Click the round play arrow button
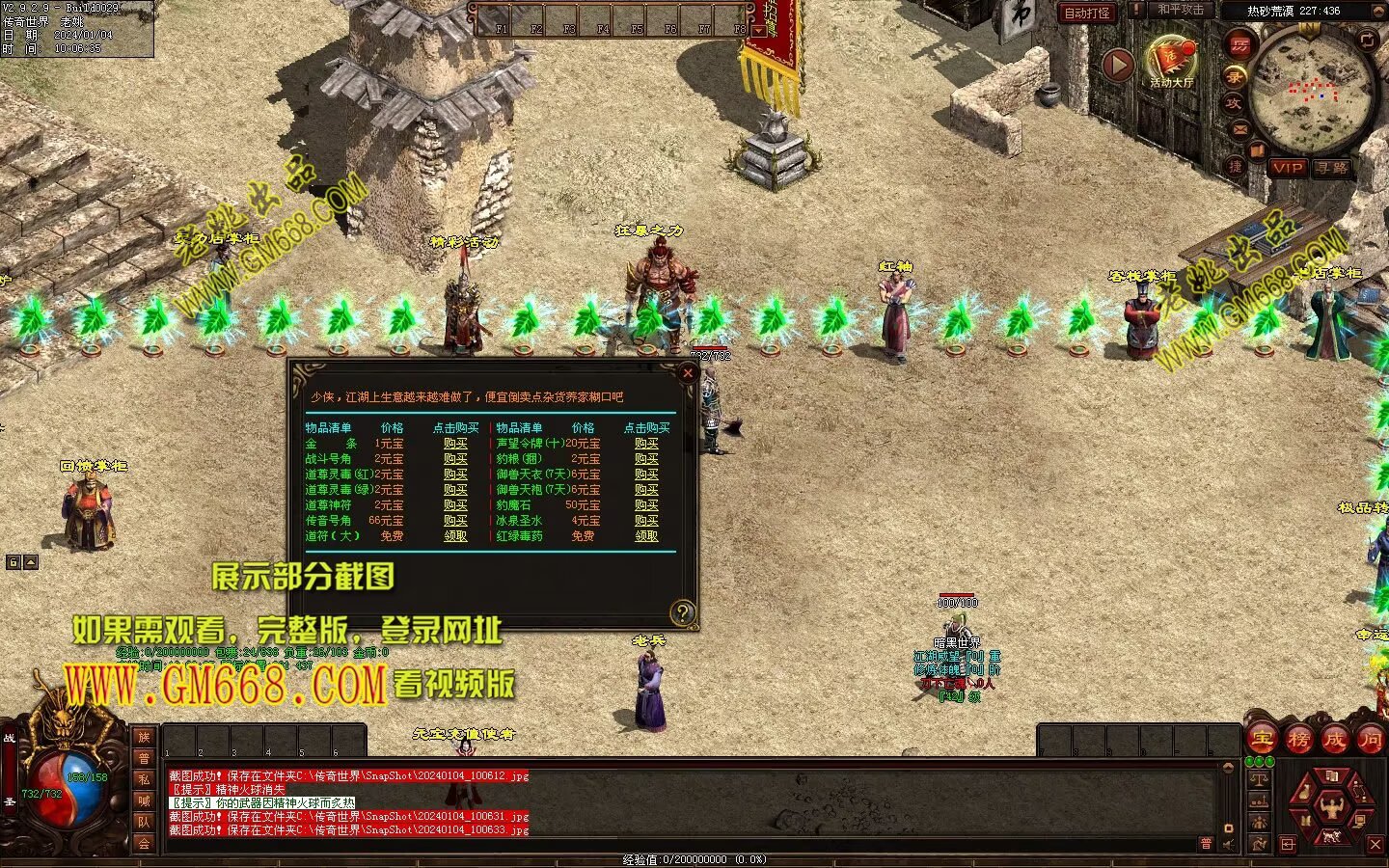This screenshot has width=1389, height=868. pyautogui.click(x=1118, y=66)
